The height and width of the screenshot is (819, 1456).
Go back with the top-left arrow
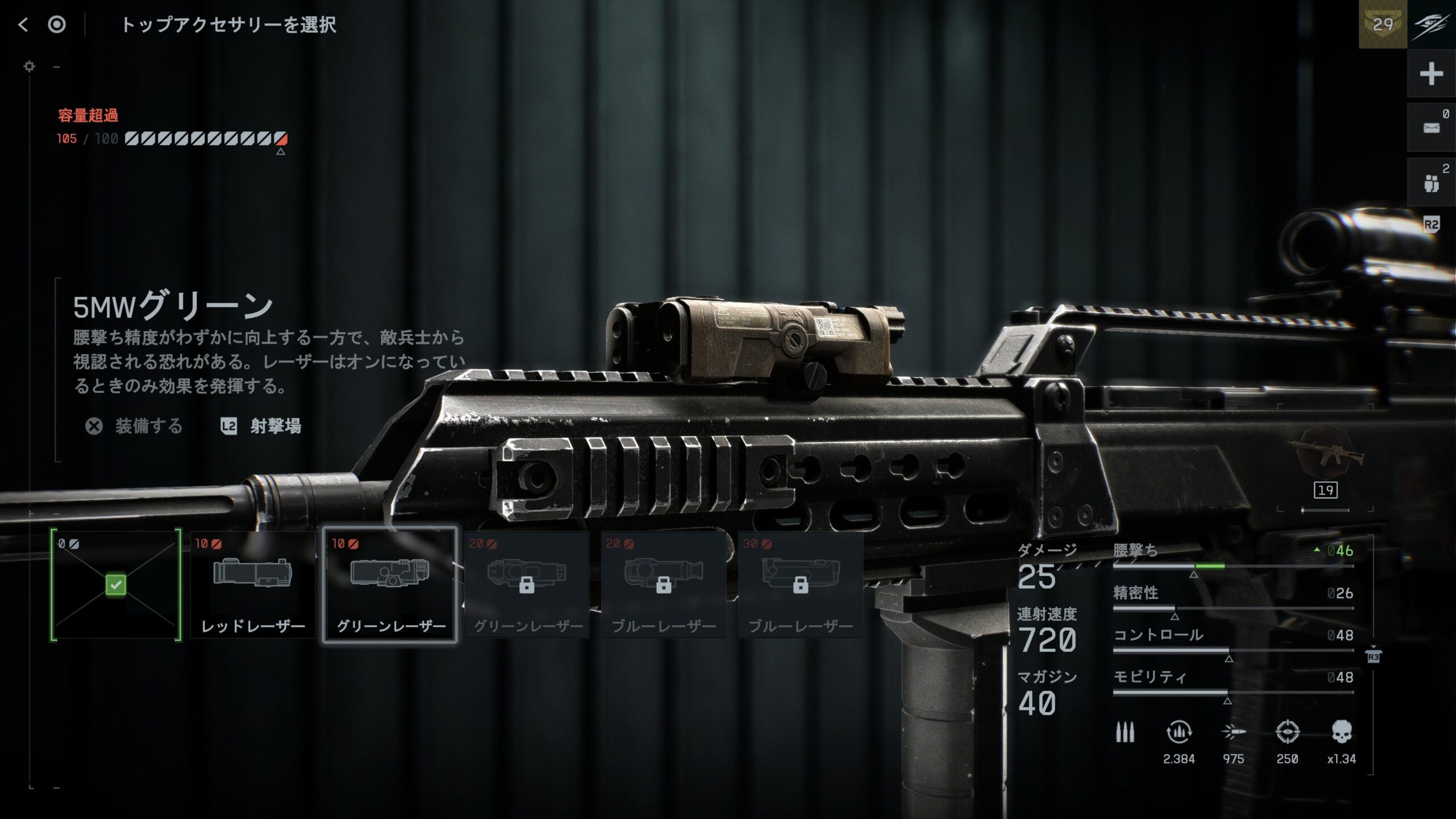23,24
